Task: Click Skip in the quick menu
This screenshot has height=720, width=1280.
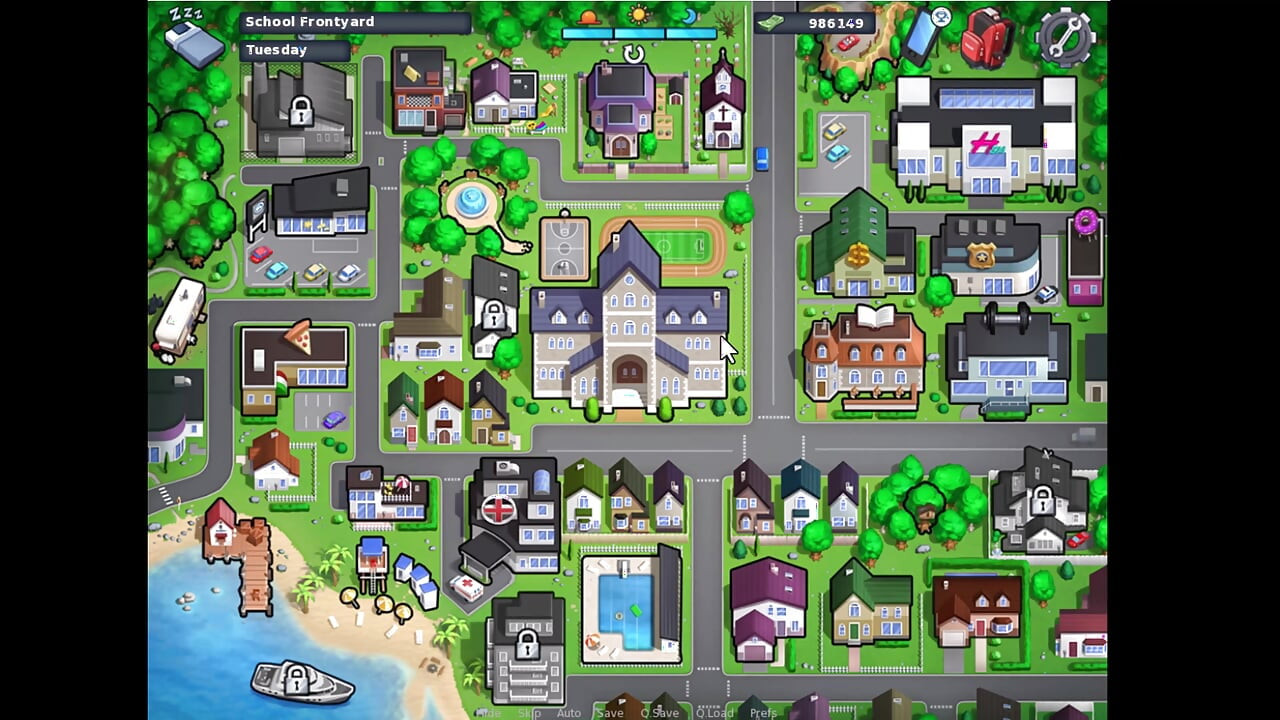Action: [x=529, y=713]
